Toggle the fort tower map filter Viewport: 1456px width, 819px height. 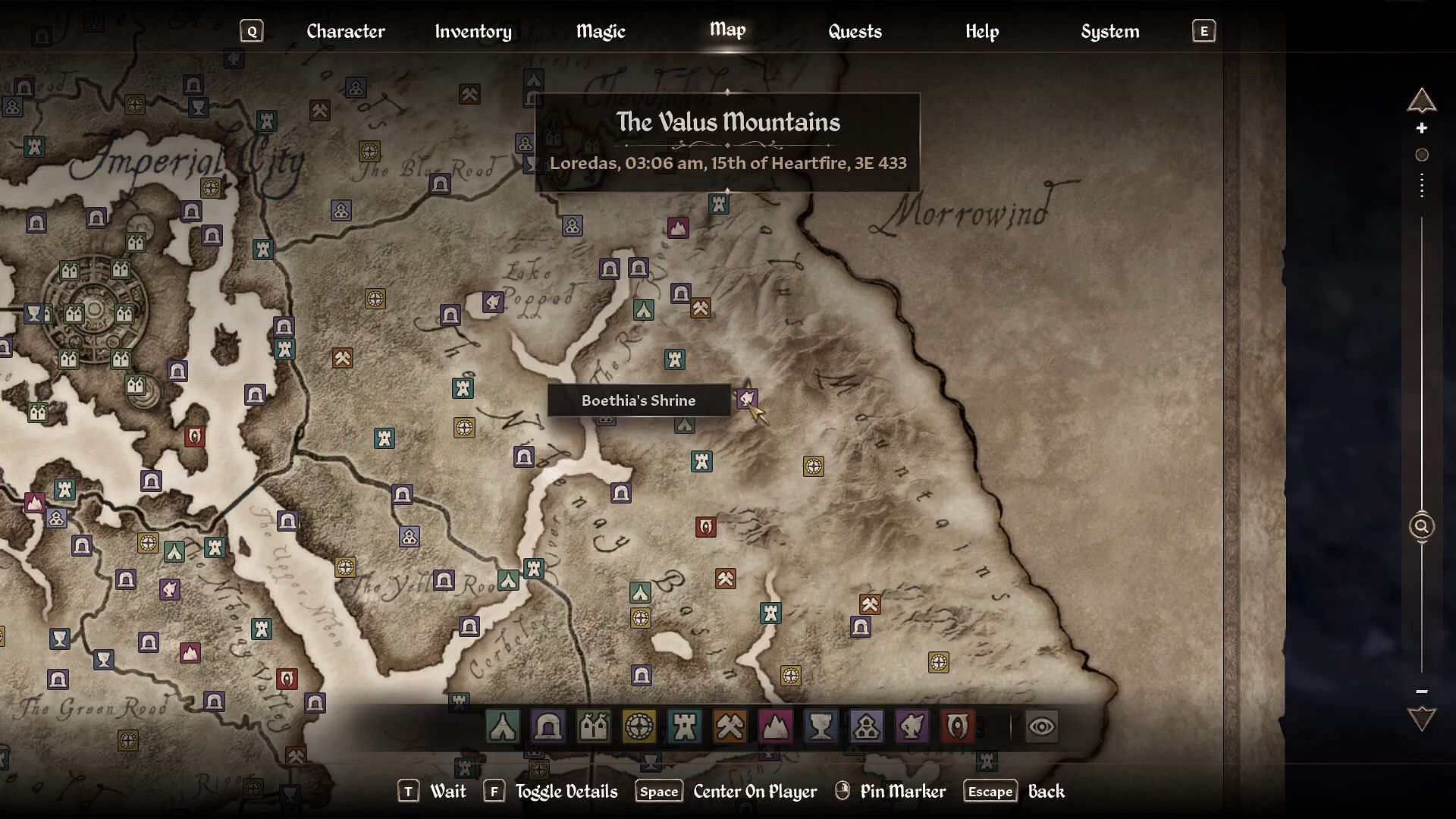[x=684, y=726]
